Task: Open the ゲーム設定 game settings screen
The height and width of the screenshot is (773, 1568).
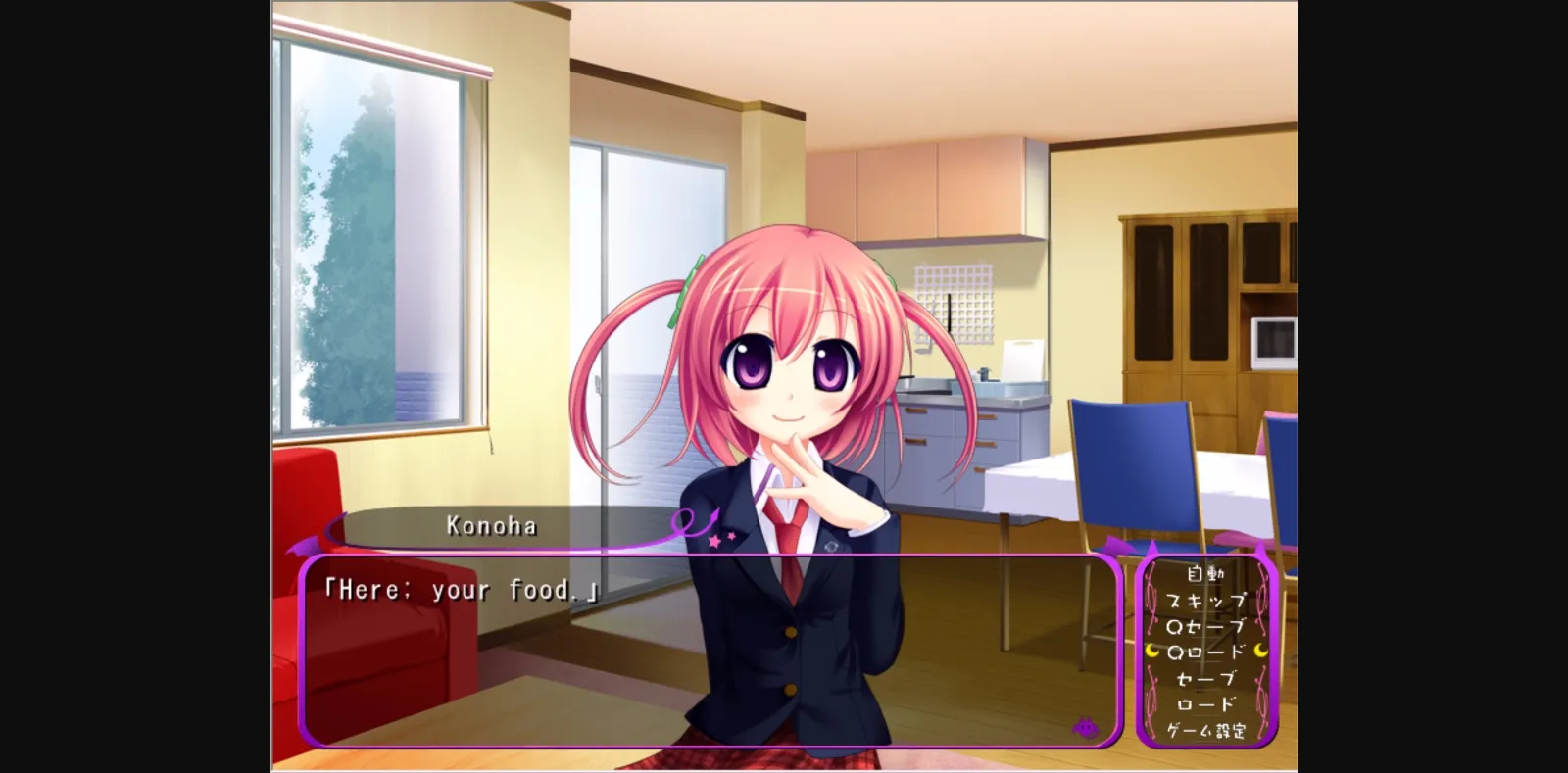Action: 1207,730
